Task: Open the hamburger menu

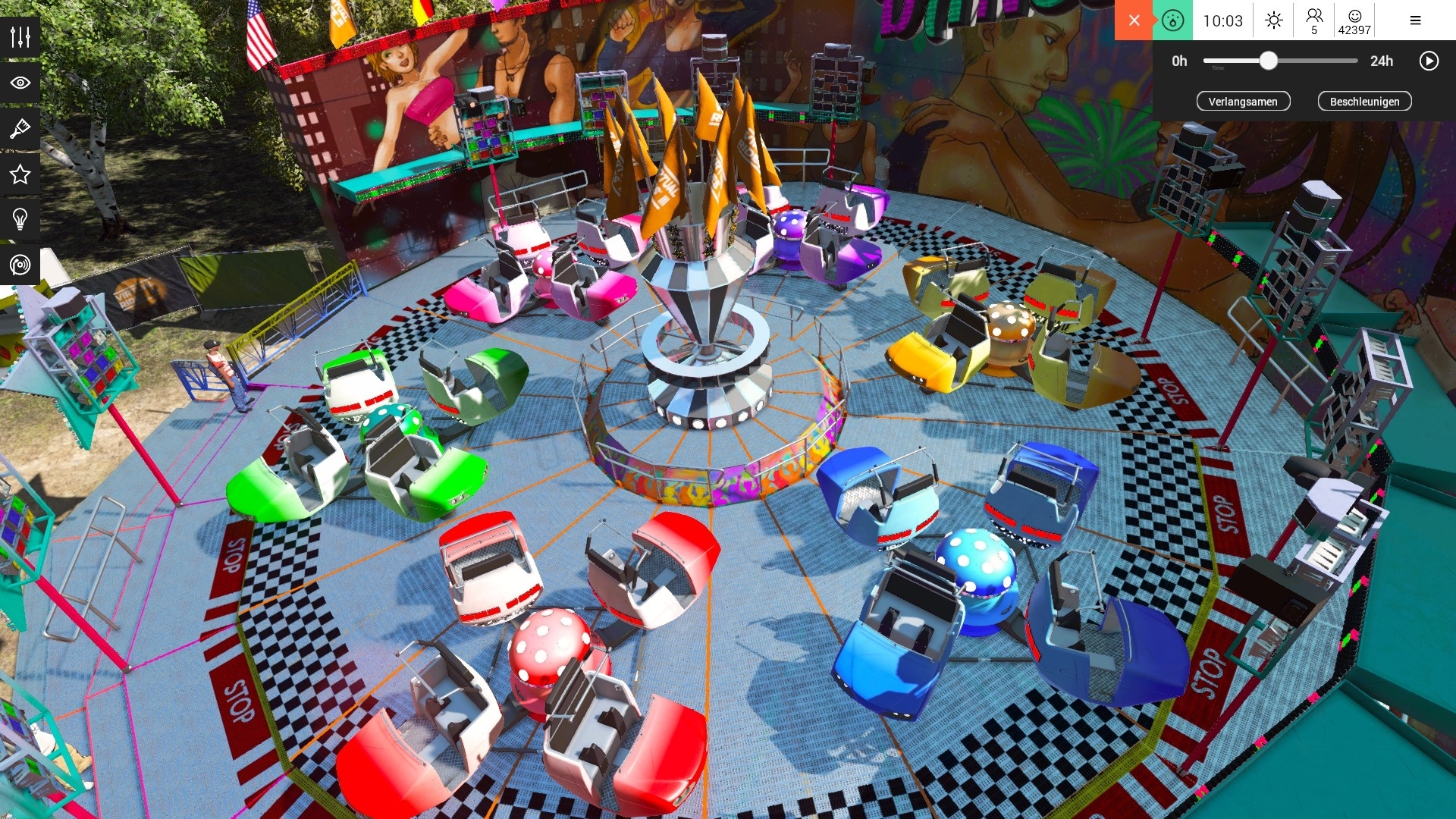Action: click(1415, 20)
